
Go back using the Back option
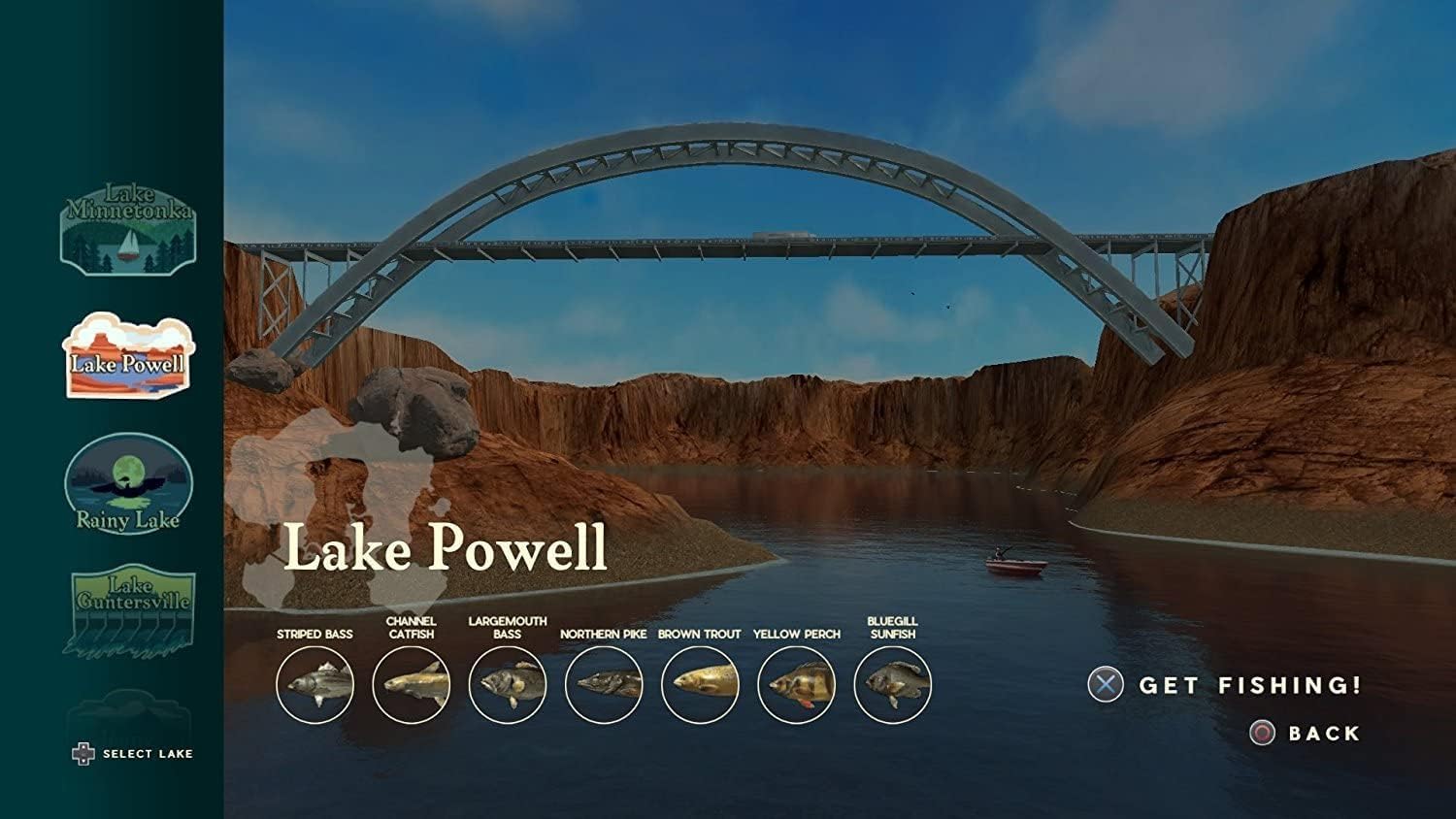click(1306, 734)
